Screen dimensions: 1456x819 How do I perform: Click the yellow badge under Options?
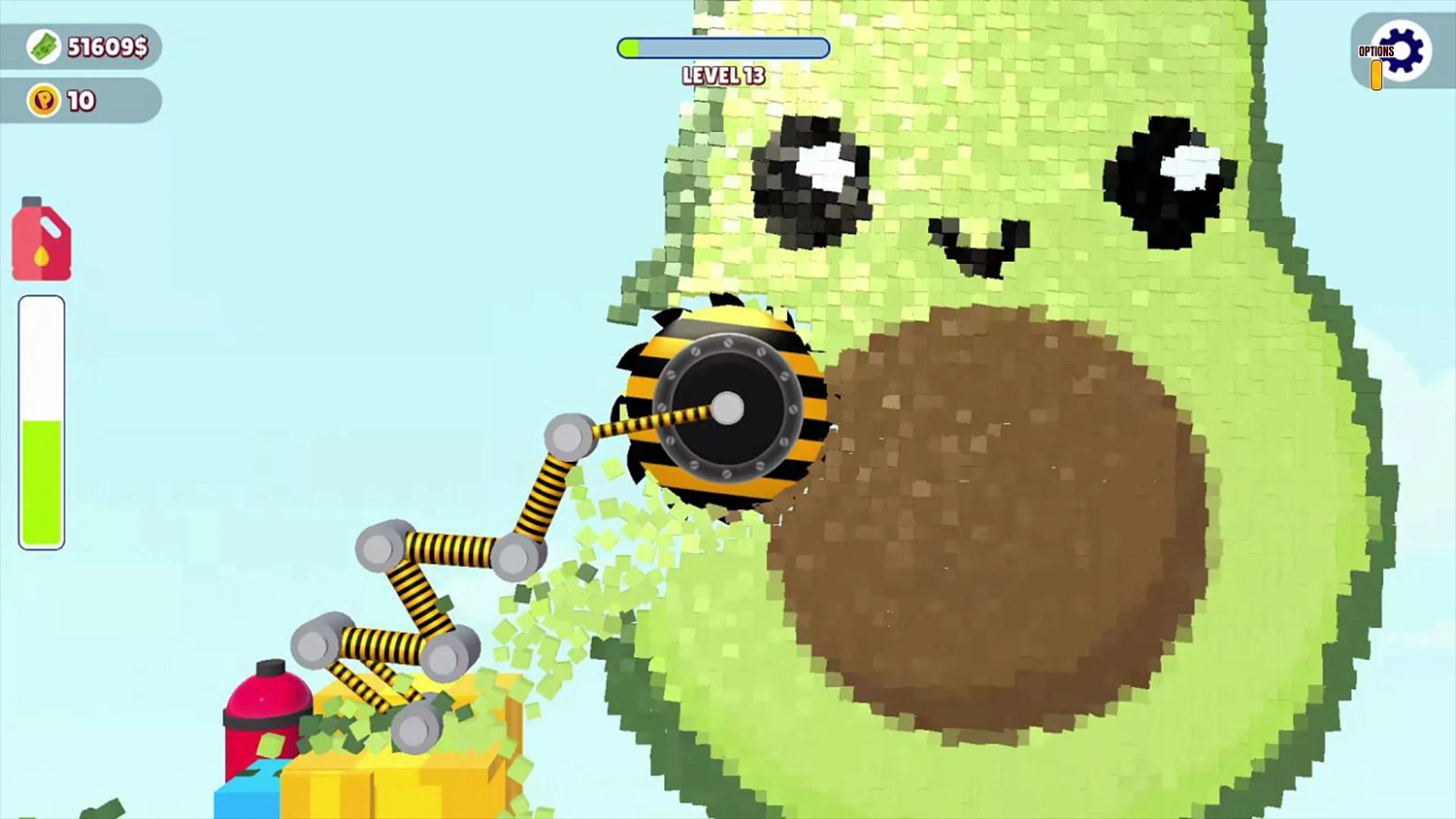[1376, 74]
